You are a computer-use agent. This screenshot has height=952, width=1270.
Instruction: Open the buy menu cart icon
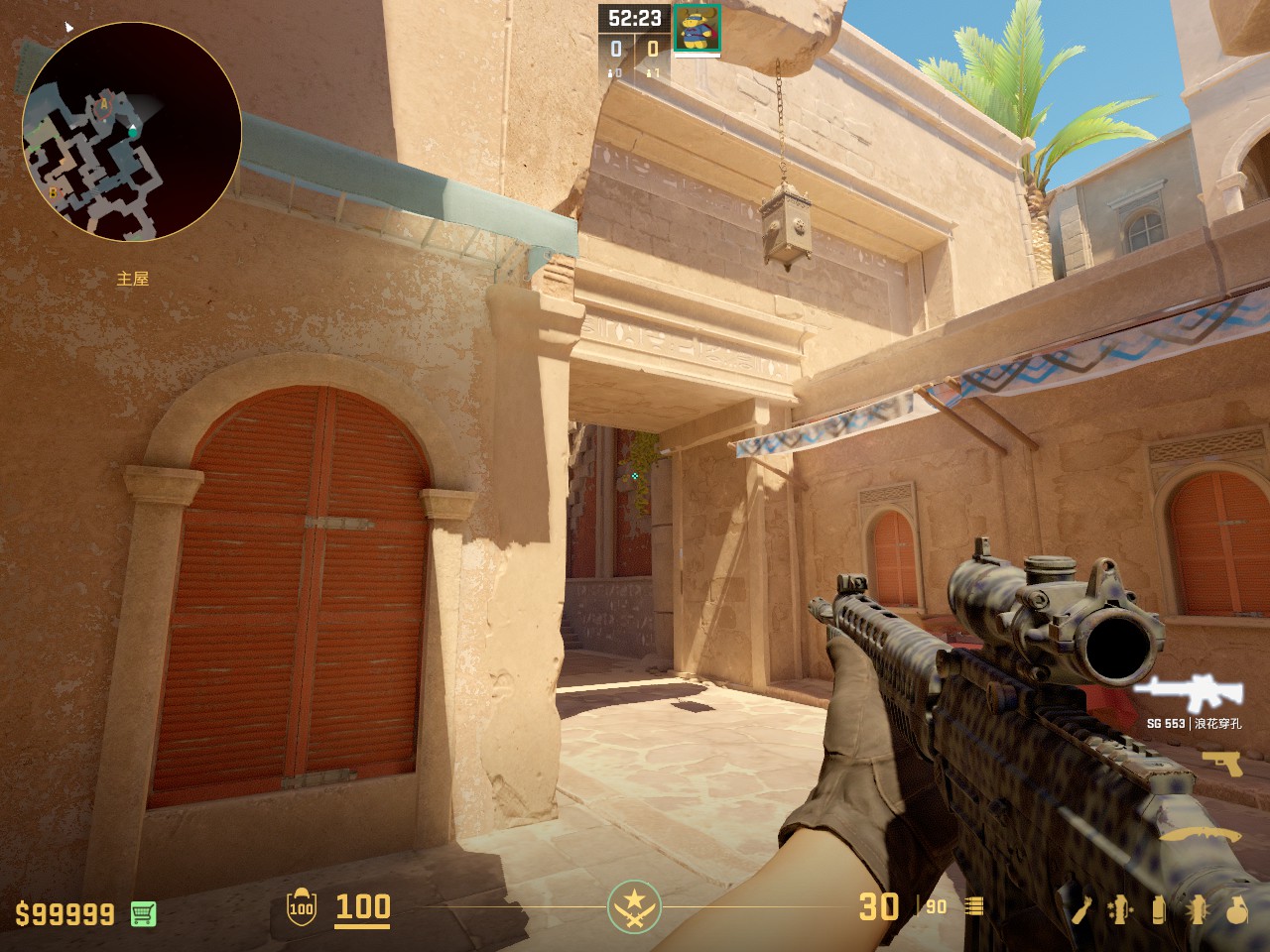pyautogui.click(x=144, y=913)
